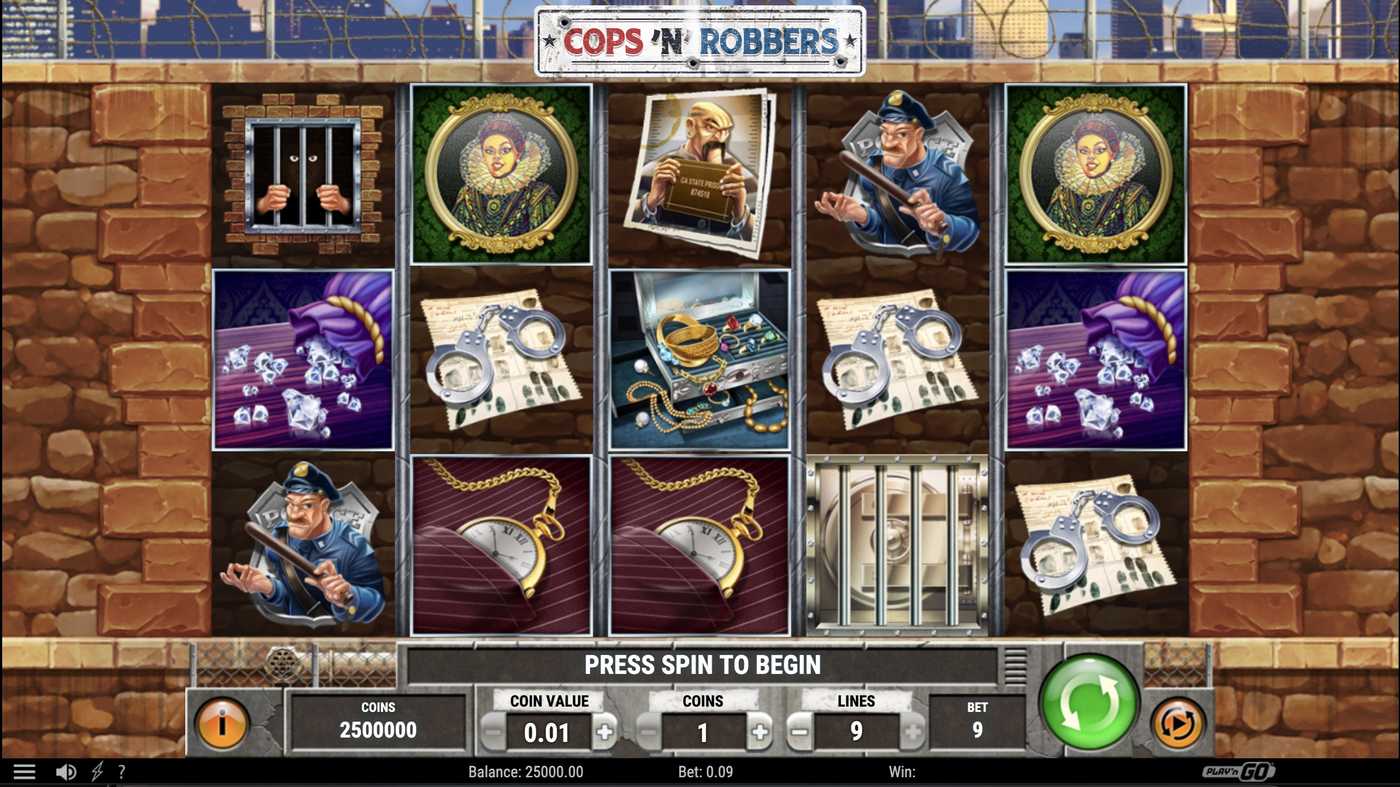Viewport: 1400px width, 787px height.
Task: Click the vault symbol on reel four
Action: (x=893, y=545)
